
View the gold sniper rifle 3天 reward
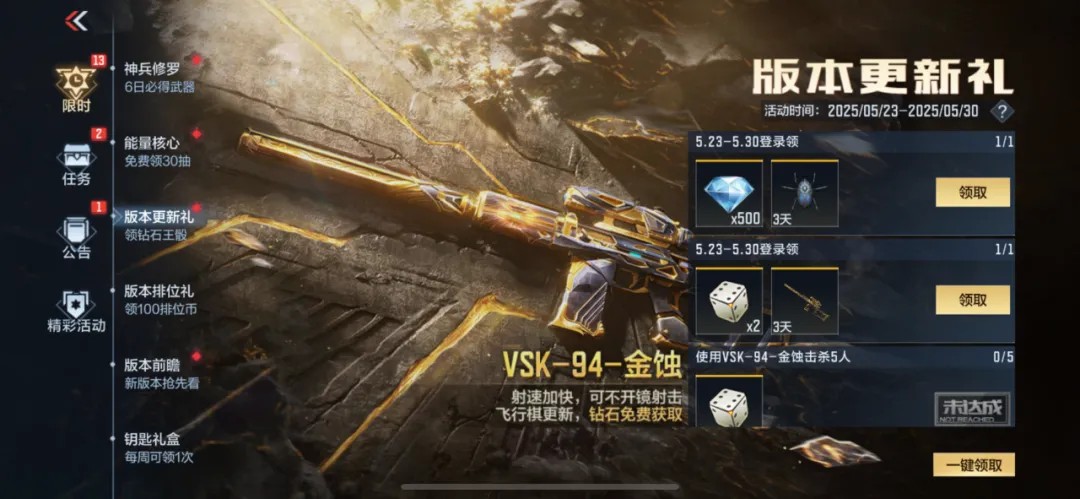coord(804,300)
